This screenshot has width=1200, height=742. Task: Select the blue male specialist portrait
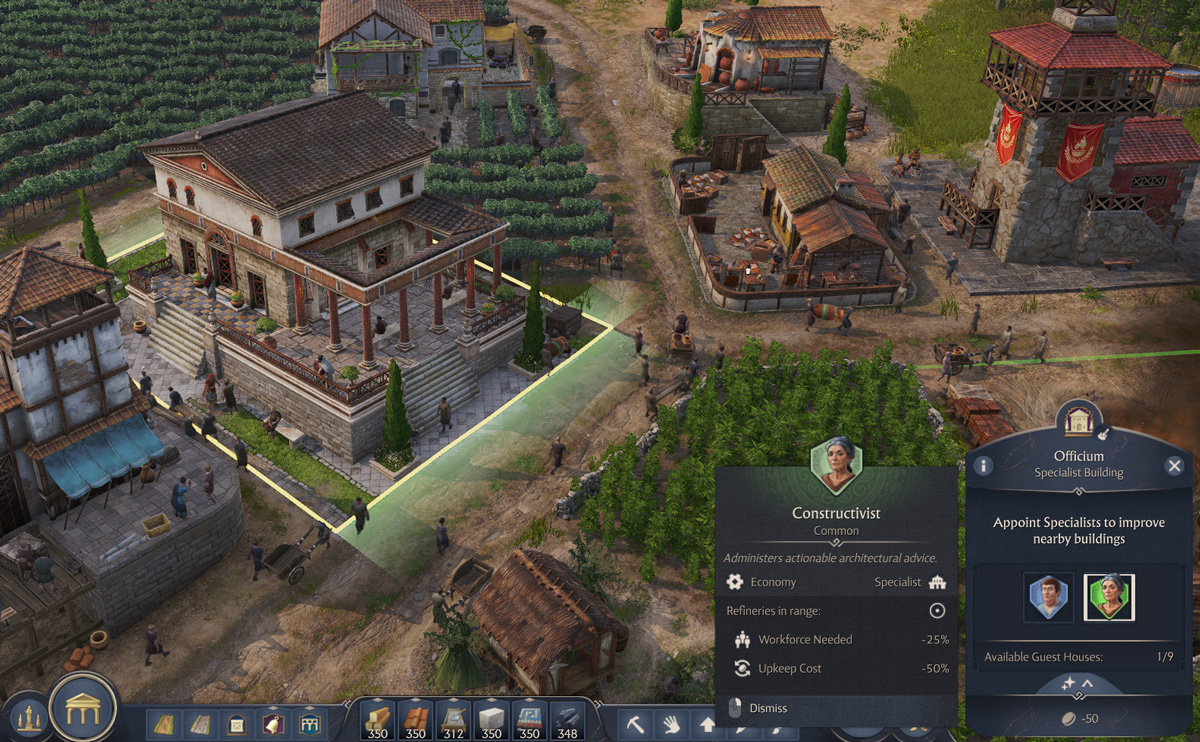tap(1049, 597)
